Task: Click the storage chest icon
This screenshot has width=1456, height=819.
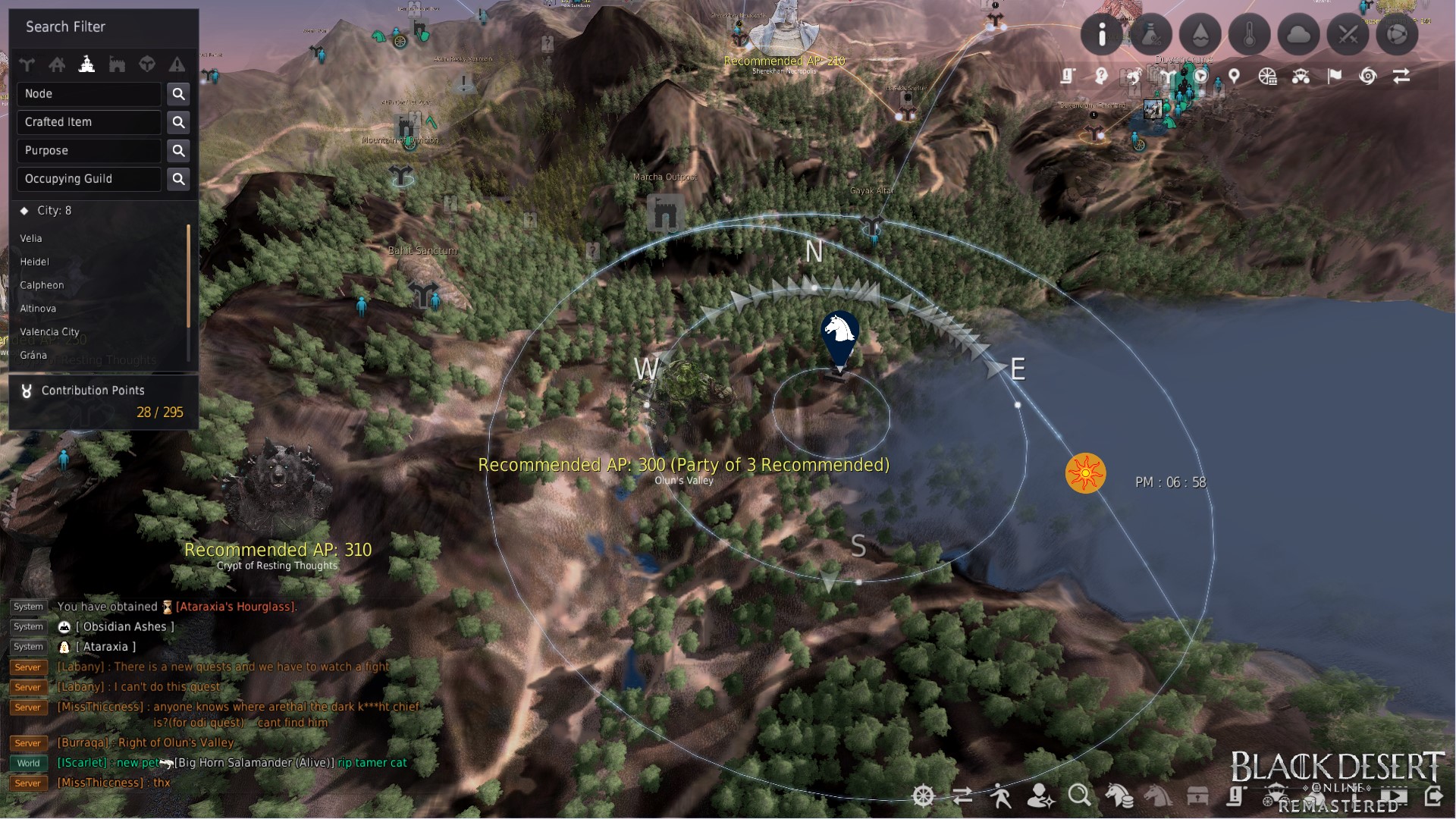Action: click(x=1197, y=796)
